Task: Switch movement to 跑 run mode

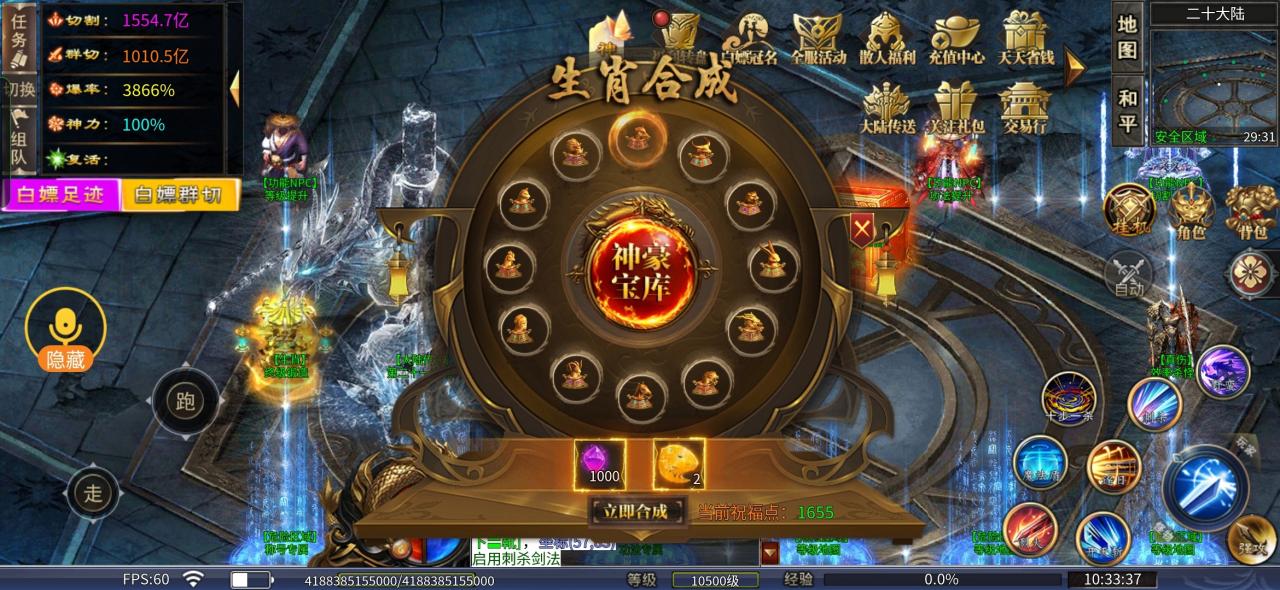Action: (x=185, y=402)
